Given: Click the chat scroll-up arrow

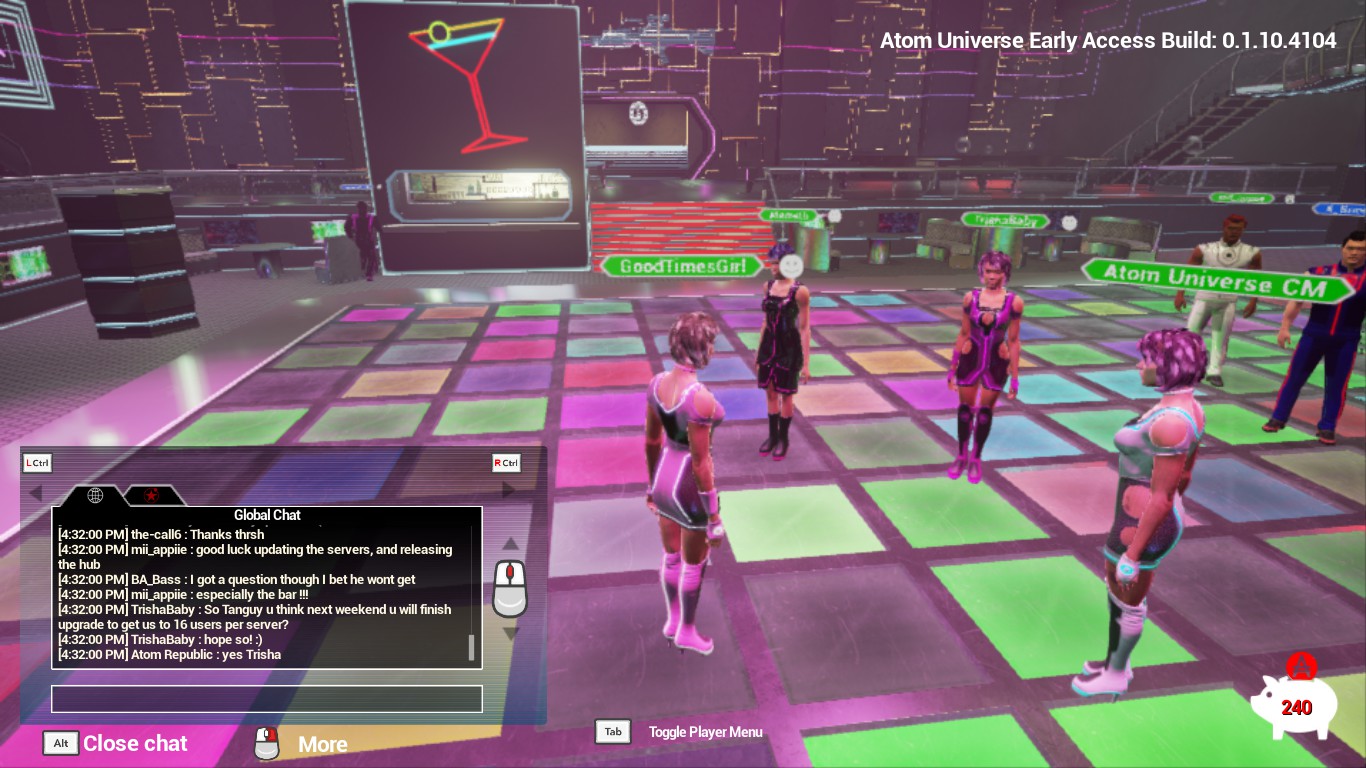Looking at the screenshot, I should (x=510, y=544).
